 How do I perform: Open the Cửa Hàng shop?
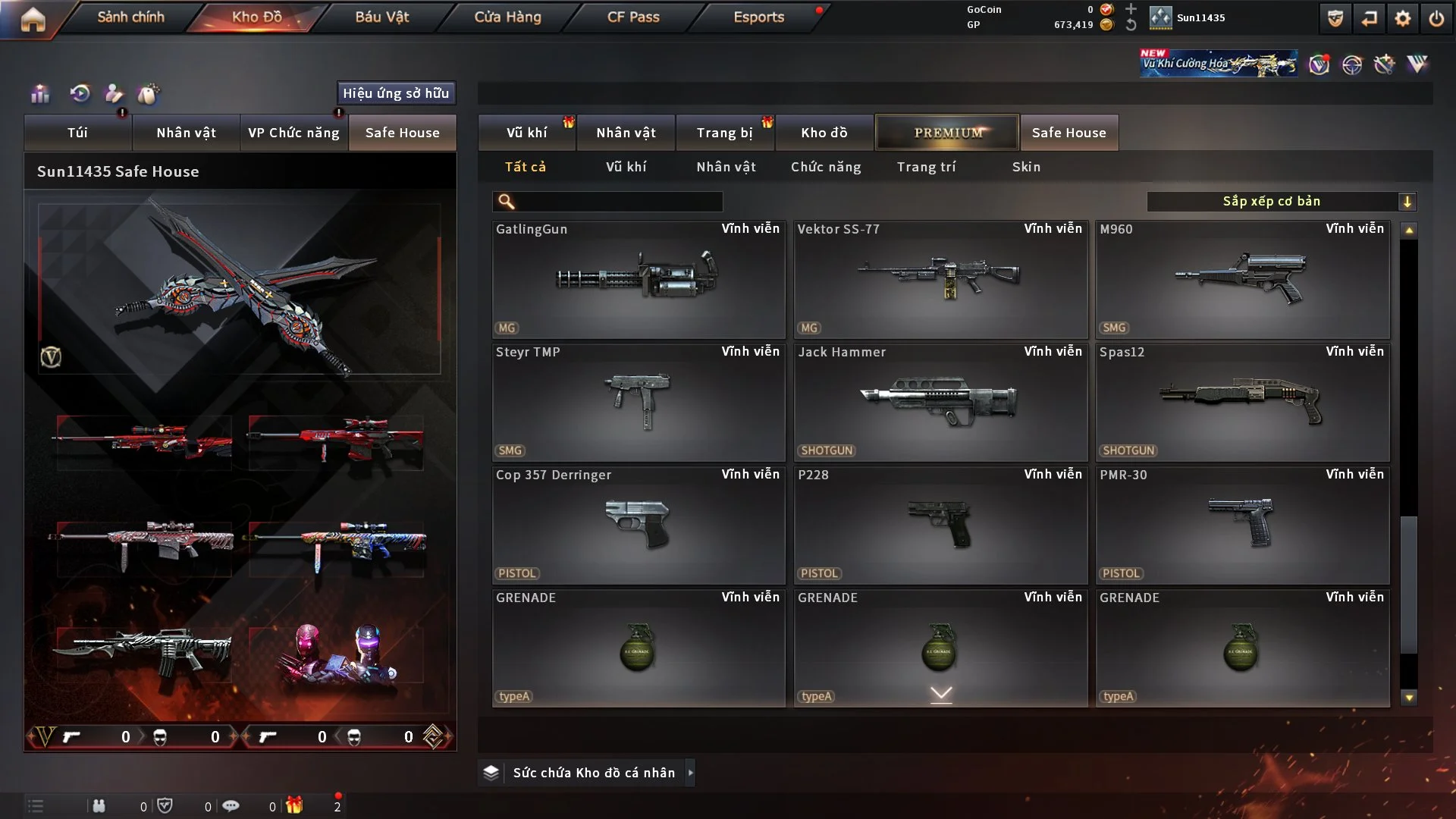point(507,17)
